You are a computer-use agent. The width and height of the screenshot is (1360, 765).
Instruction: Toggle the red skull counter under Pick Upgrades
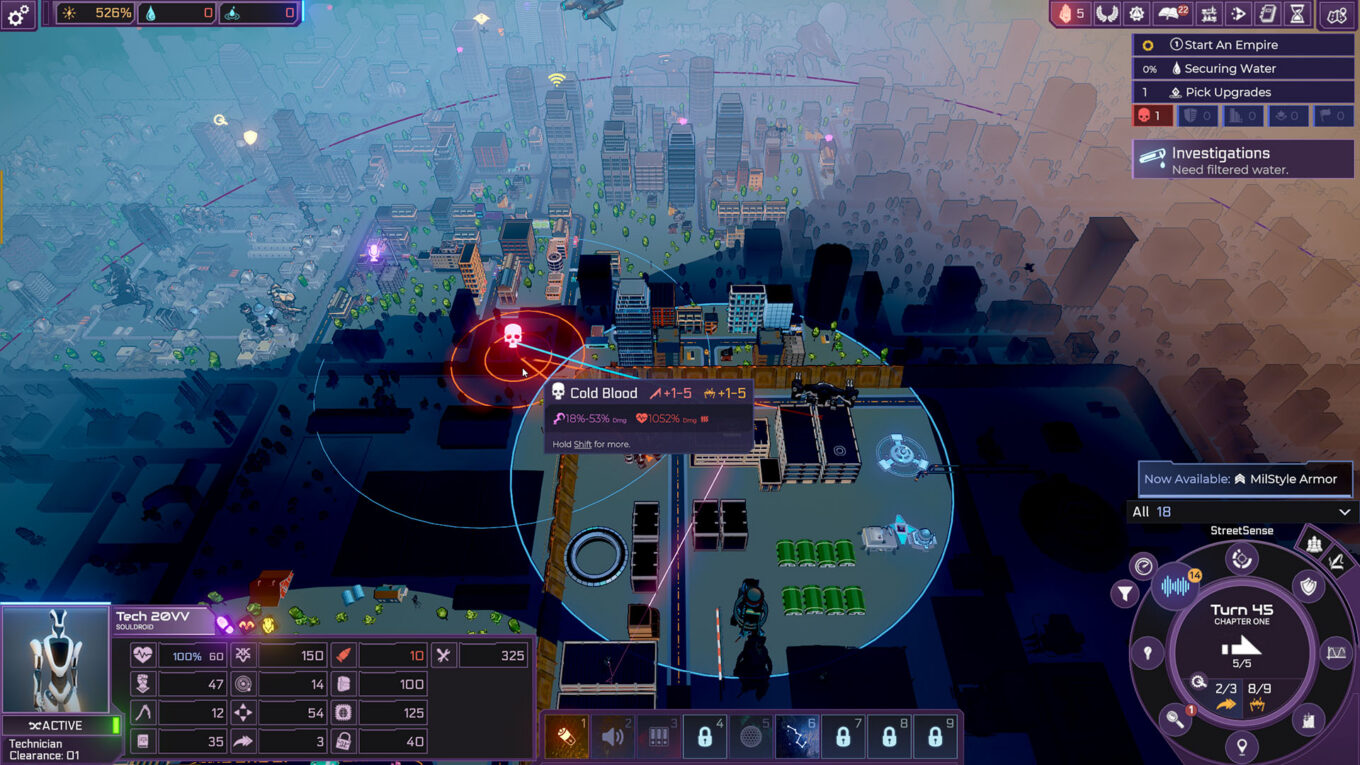click(x=1151, y=115)
